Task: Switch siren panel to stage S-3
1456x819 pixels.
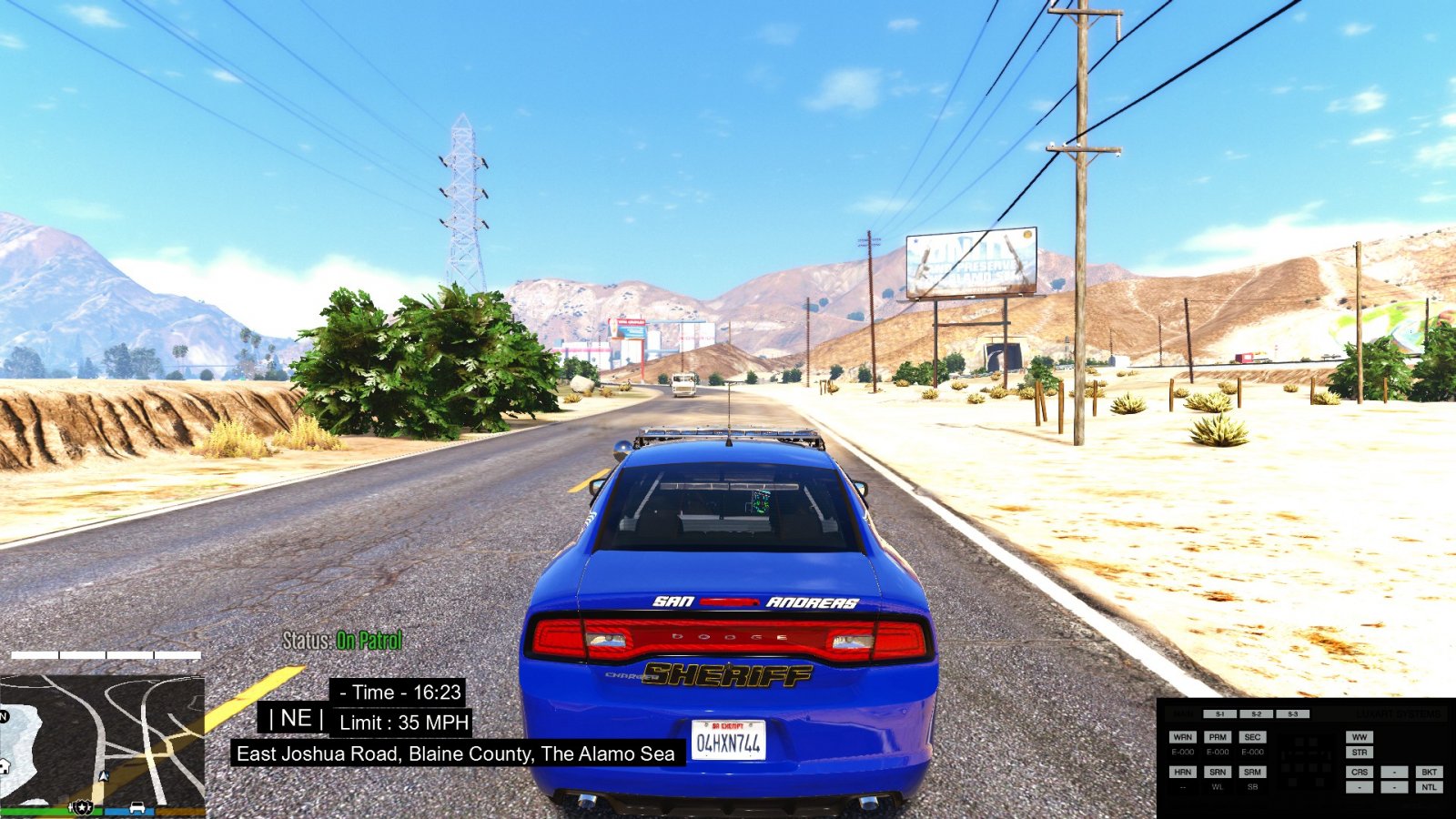Action: pyautogui.click(x=1292, y=714)
